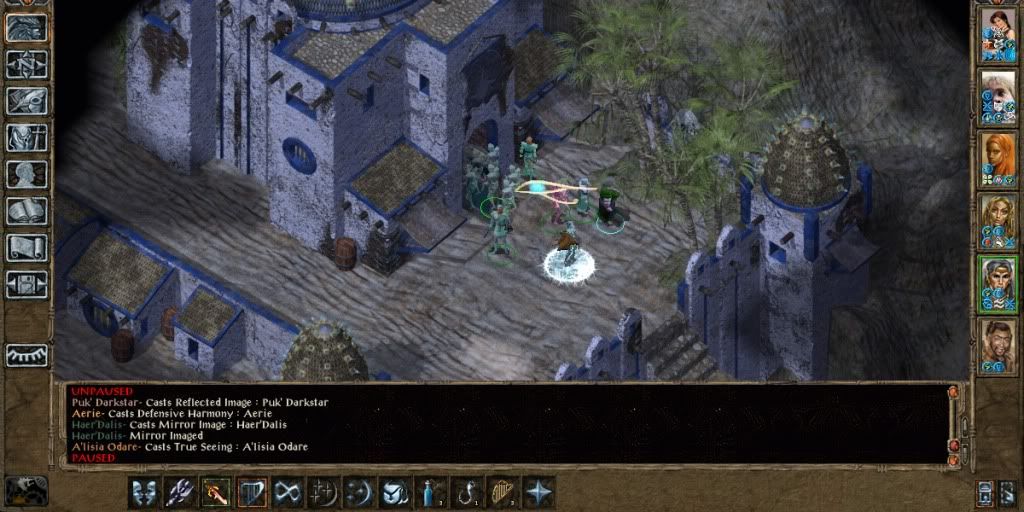Viewport: 1024px width, 512px height.
Task: Open the four-pointed star special abilities
Action: (x=538, y=492)
